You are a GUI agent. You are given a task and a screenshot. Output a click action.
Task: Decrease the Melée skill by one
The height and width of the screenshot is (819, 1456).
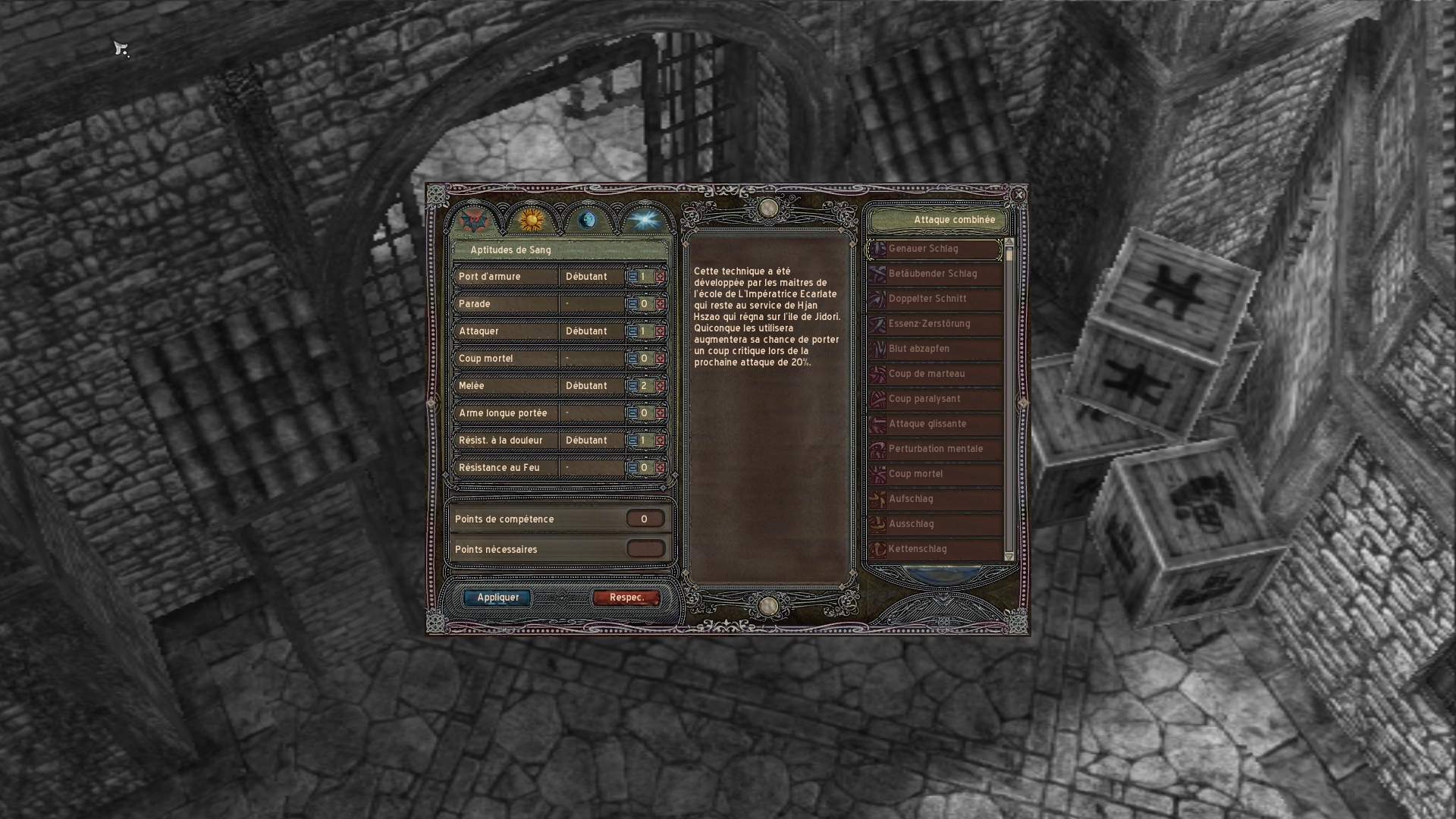(x=632, y=386)
